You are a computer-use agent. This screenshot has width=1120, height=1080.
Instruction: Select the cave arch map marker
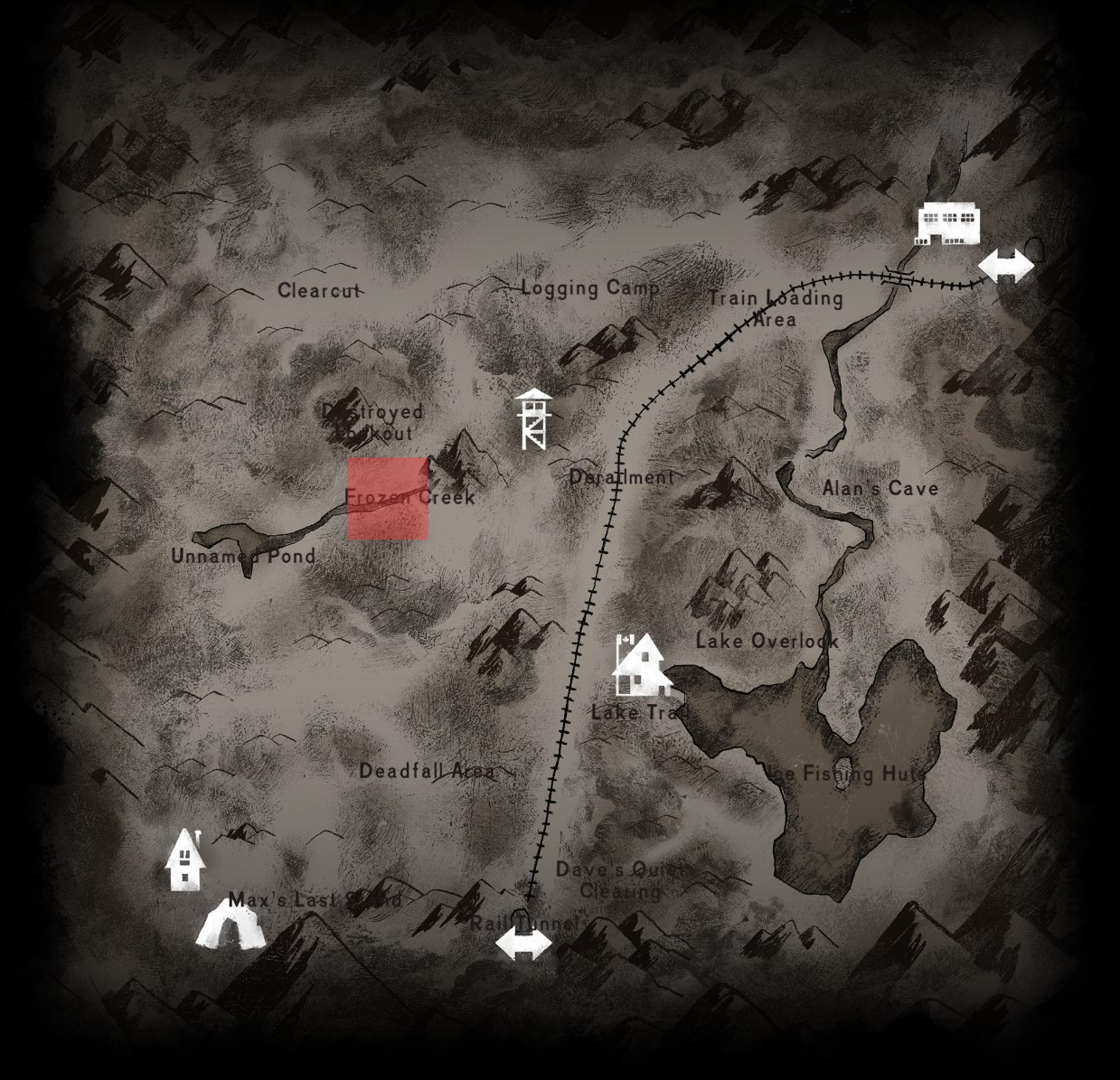click(x=231, y=924)
